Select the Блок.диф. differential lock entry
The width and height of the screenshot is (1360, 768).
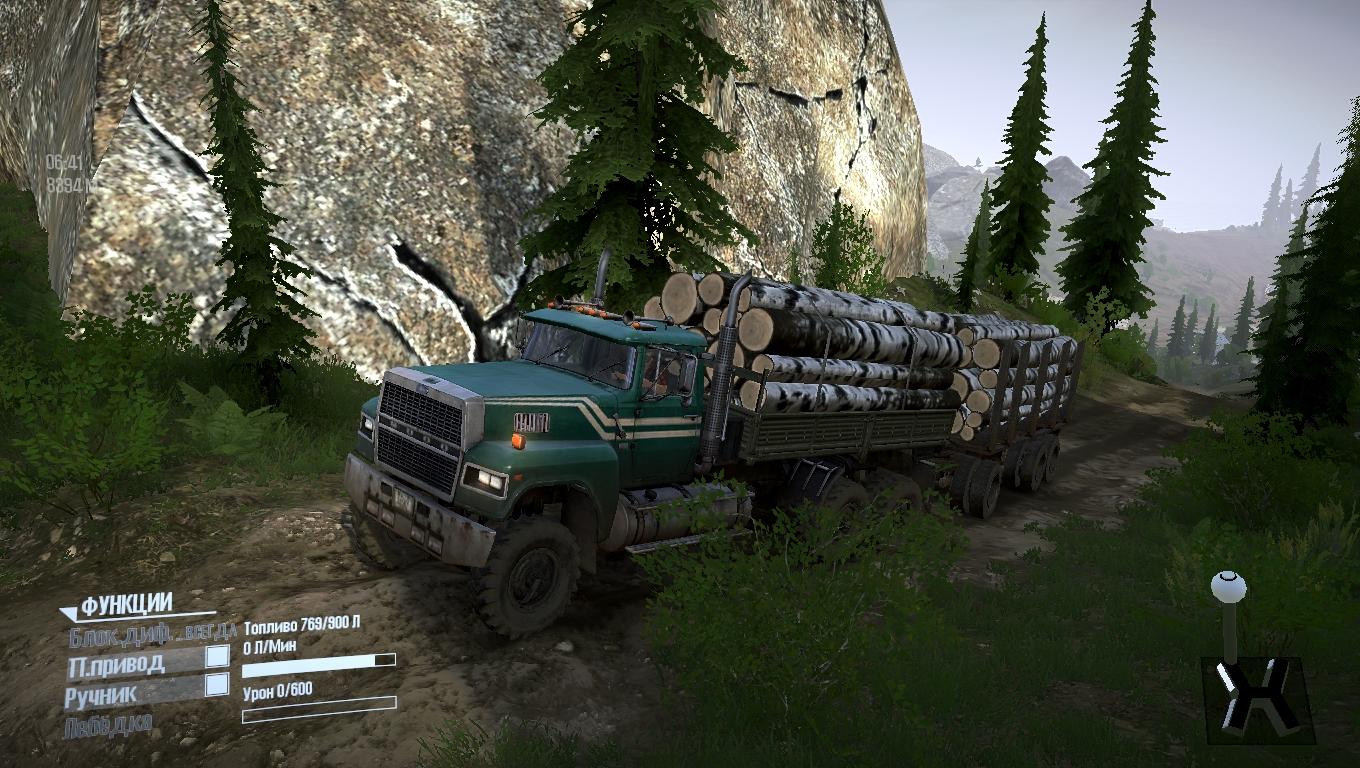152,633
